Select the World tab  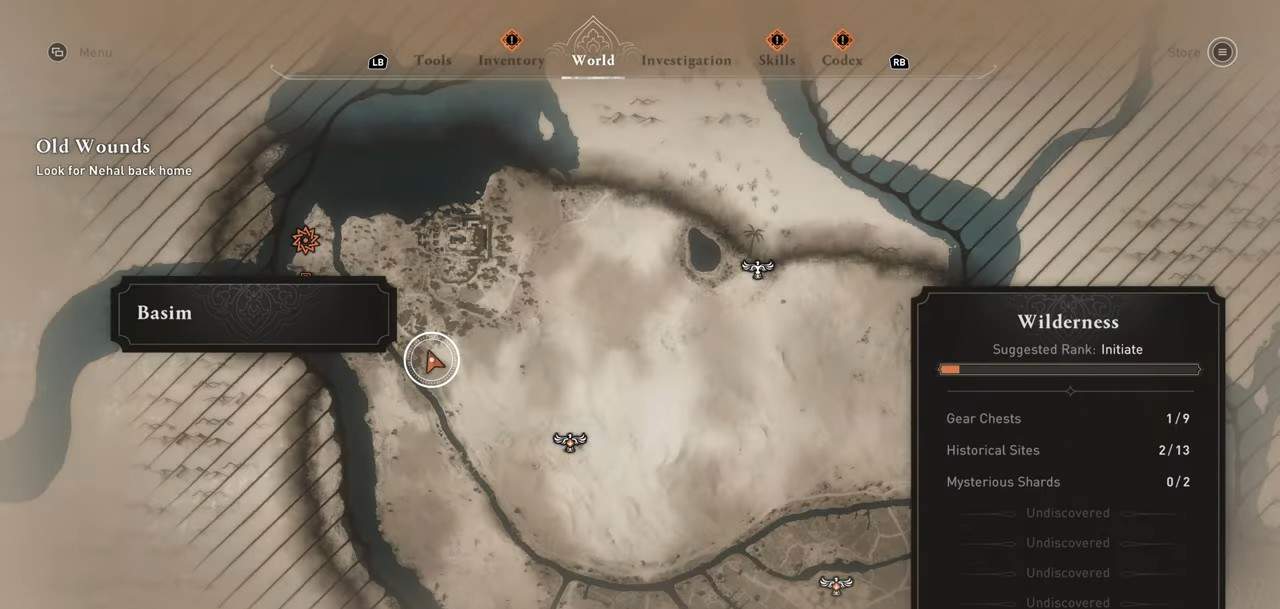coord(593,60)
